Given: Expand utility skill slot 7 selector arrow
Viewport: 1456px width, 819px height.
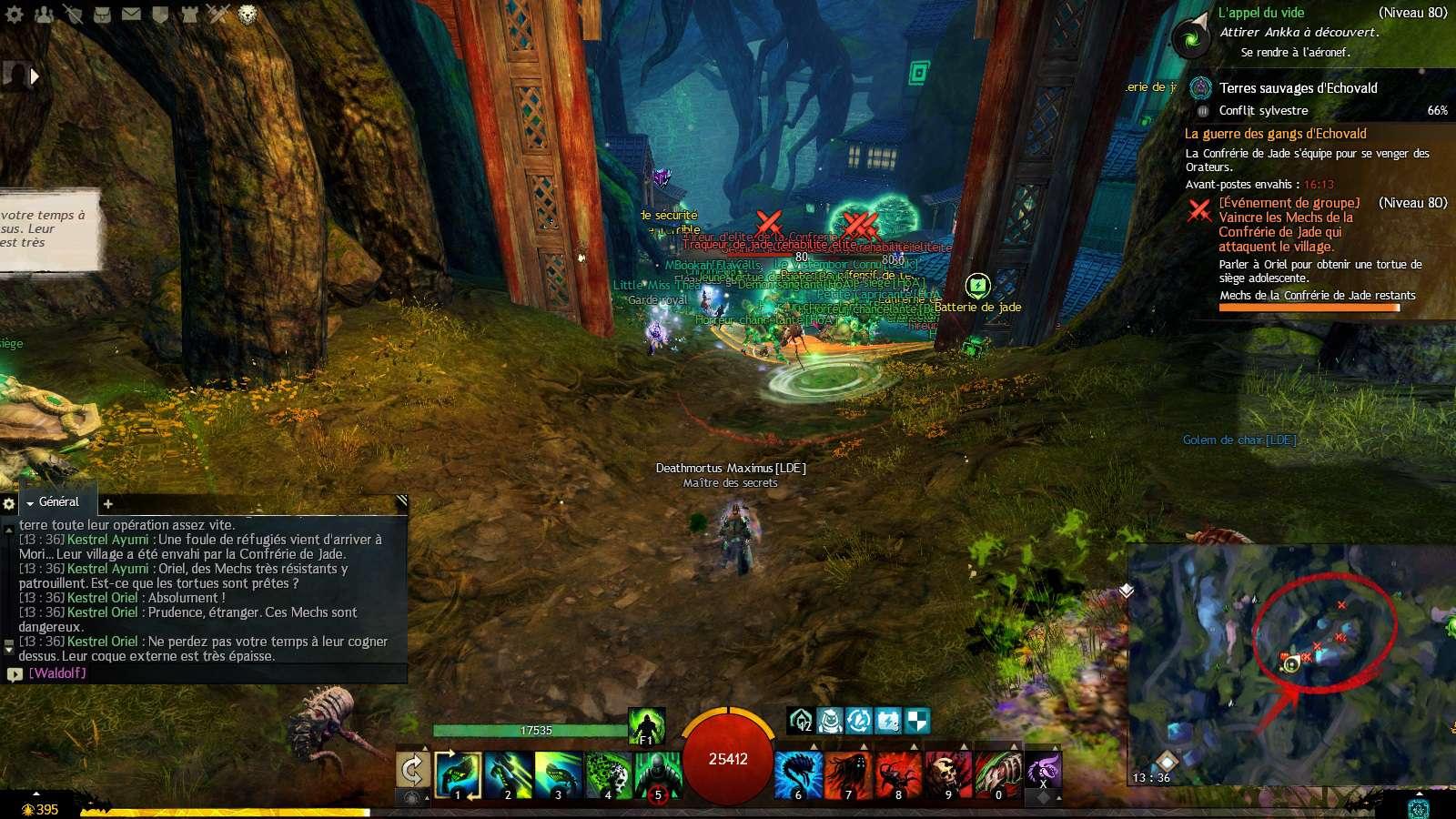Looking at the screenshot, I should (863, 745).
